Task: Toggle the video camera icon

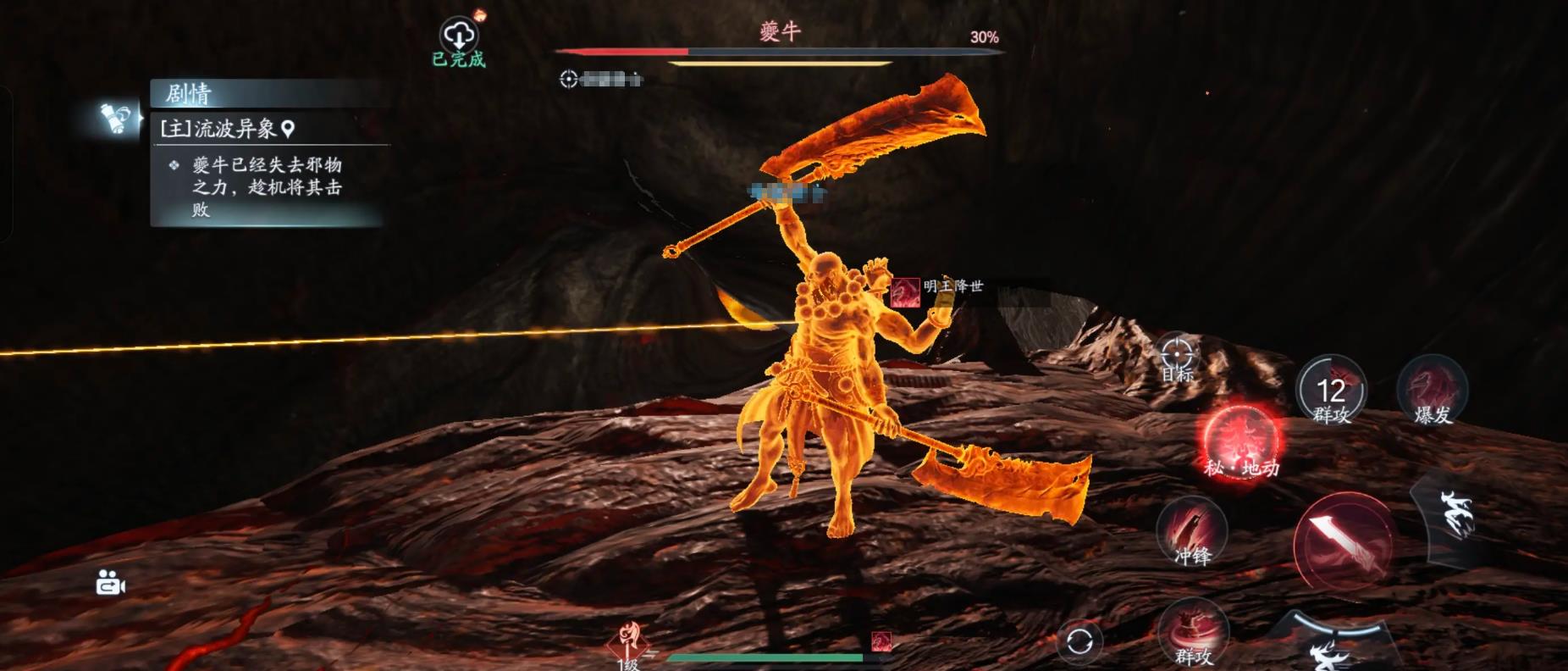Action: [x=111, y=584]
